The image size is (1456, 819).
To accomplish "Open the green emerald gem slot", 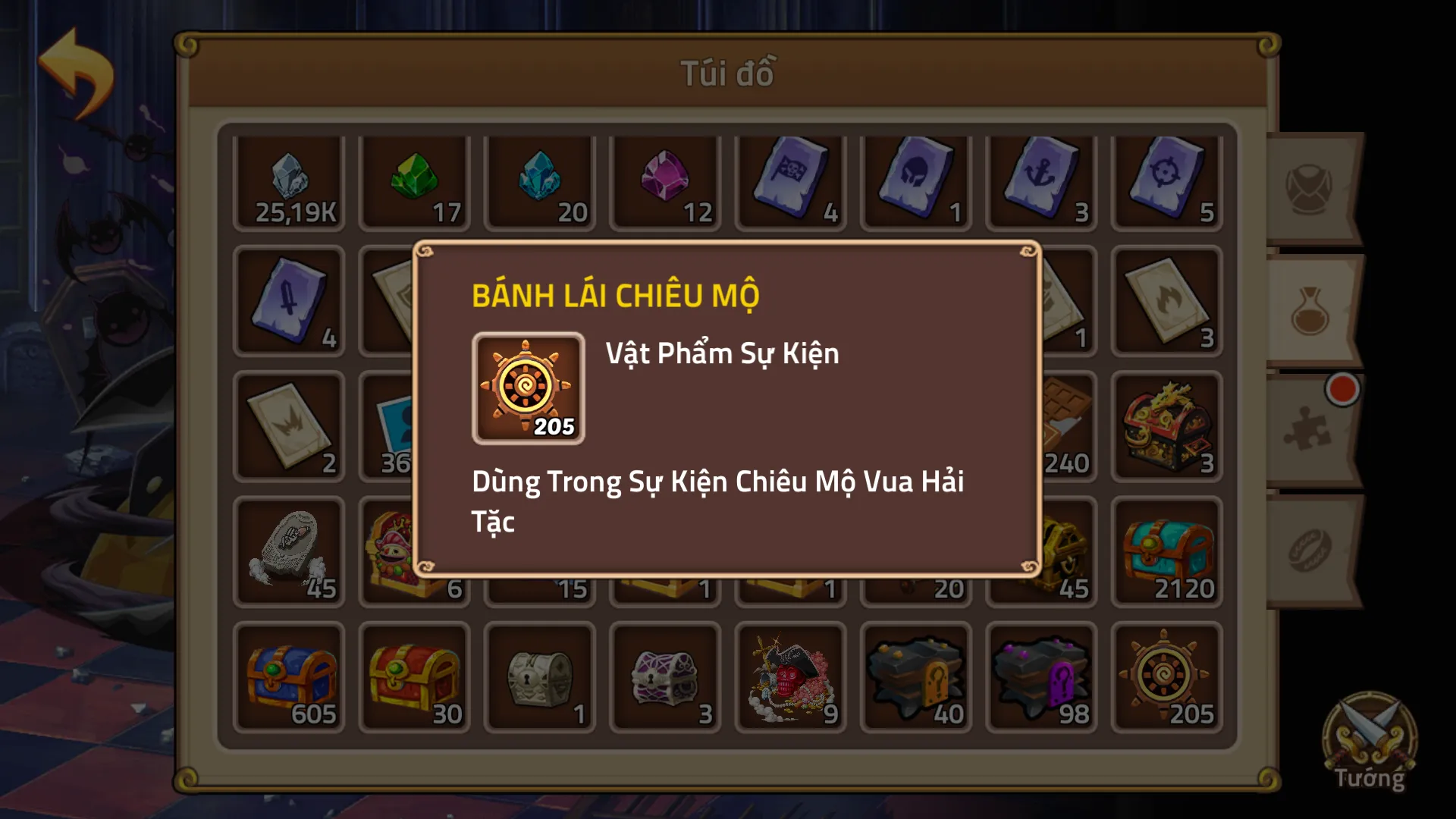I will tap(414, 182).
